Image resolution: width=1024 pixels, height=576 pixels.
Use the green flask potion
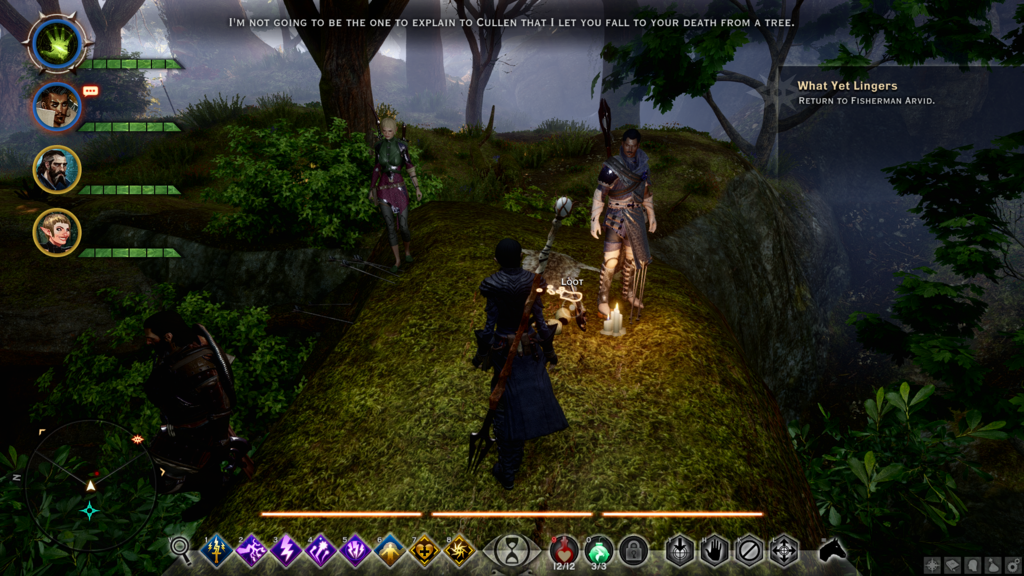(598, 549)
